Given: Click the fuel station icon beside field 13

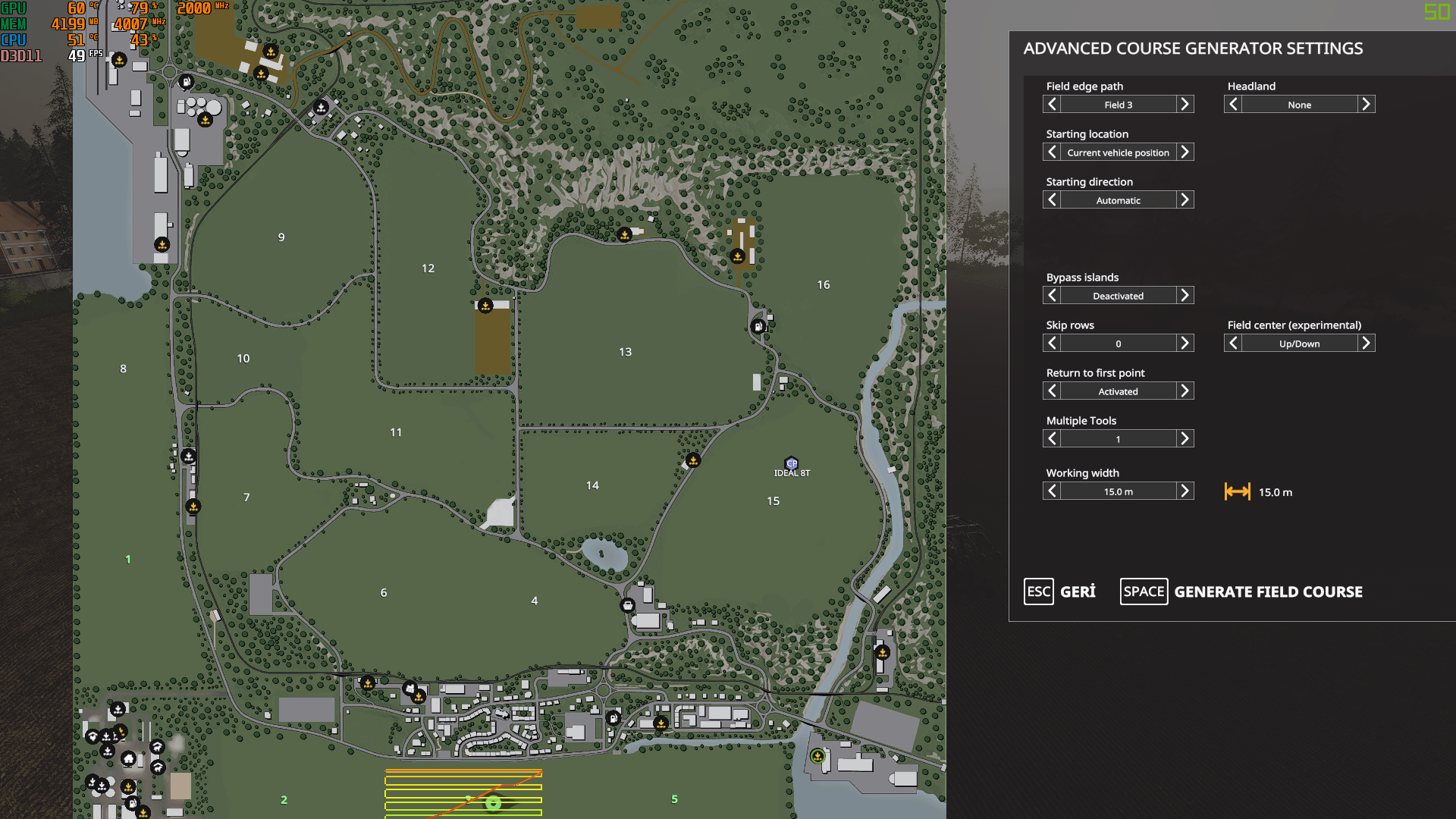Looking at the screenshot, I should (x=758, y=326).
